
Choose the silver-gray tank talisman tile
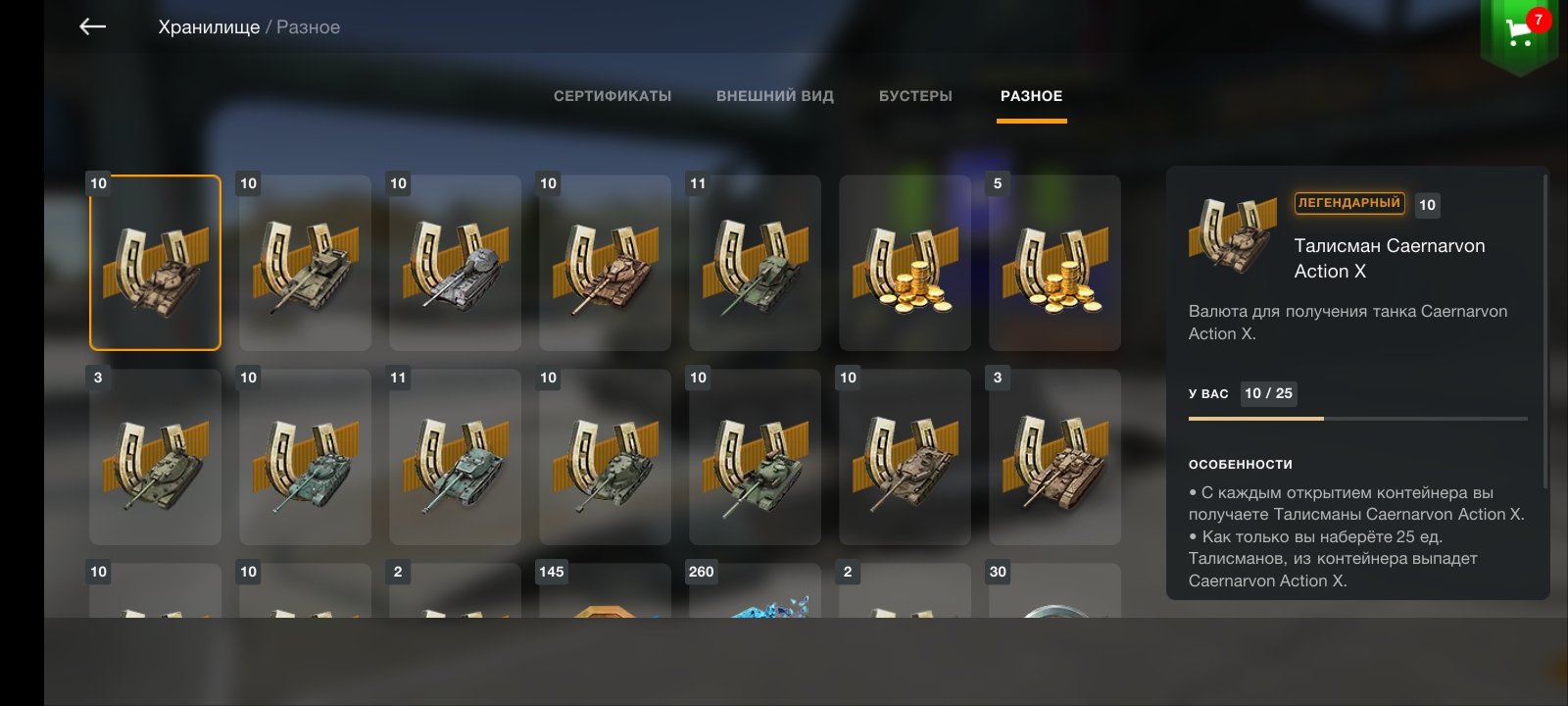[455, 263]
